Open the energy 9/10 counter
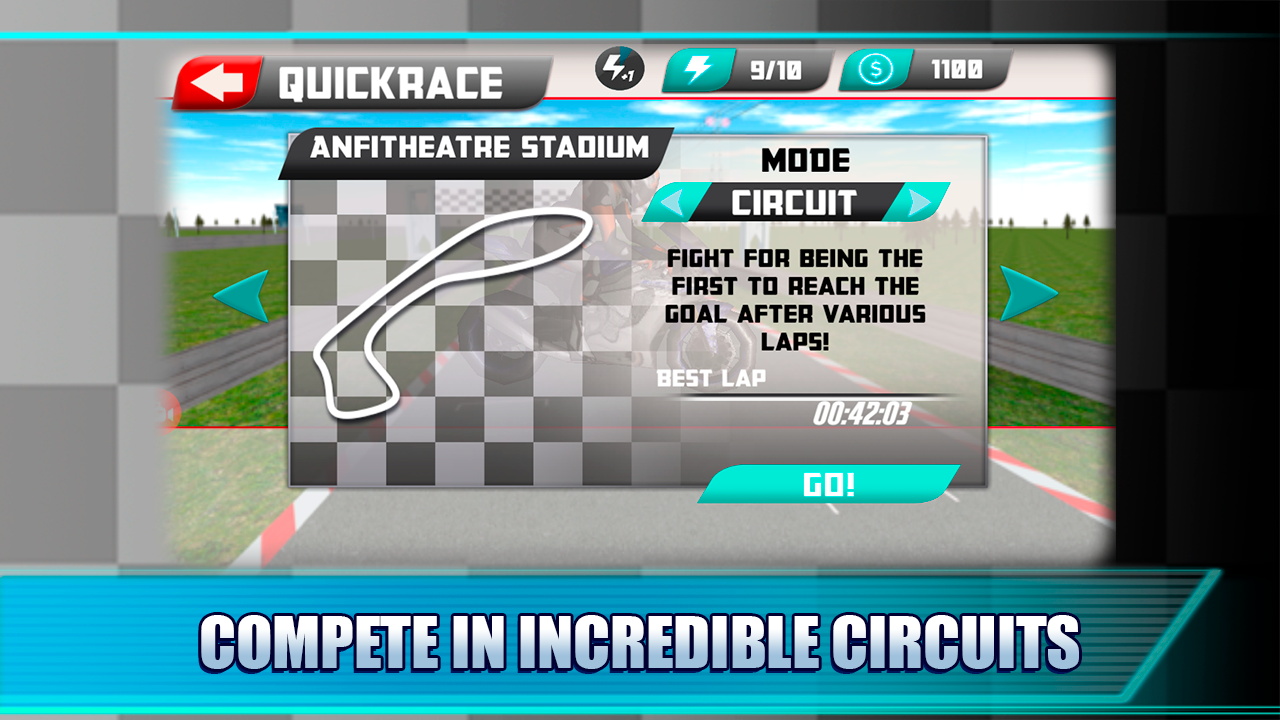This screenshot has width=1280, height=720. 748,70
